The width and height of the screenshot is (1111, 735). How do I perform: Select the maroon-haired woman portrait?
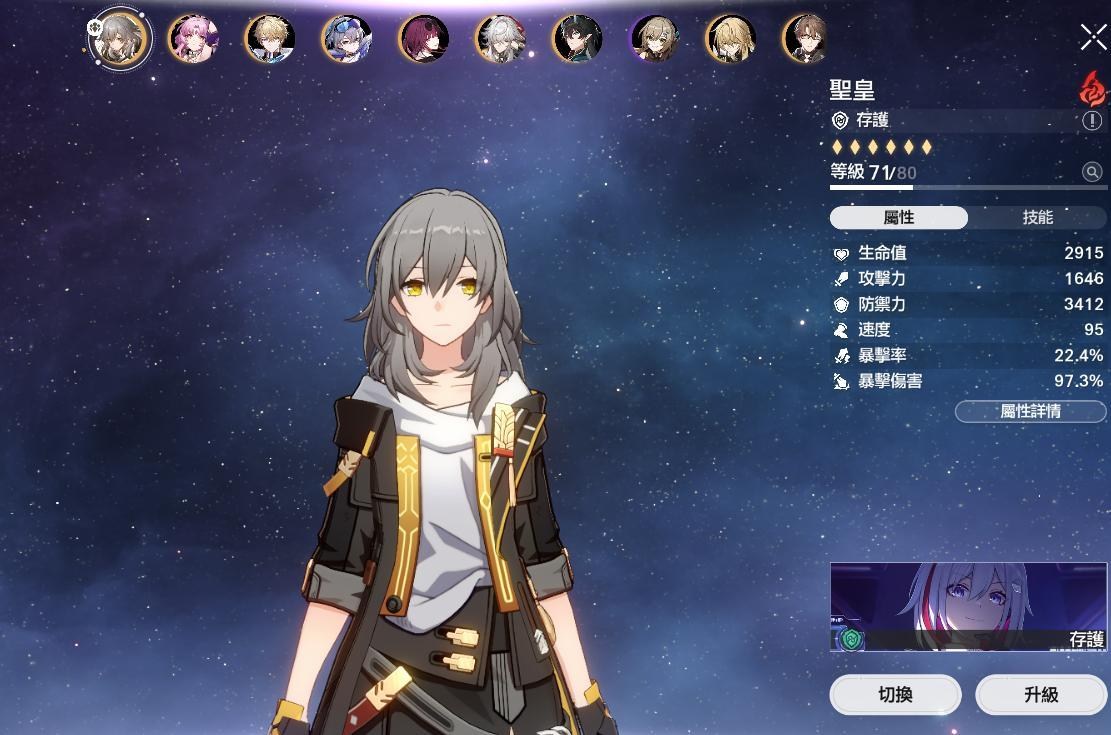(x=423, y=38)
